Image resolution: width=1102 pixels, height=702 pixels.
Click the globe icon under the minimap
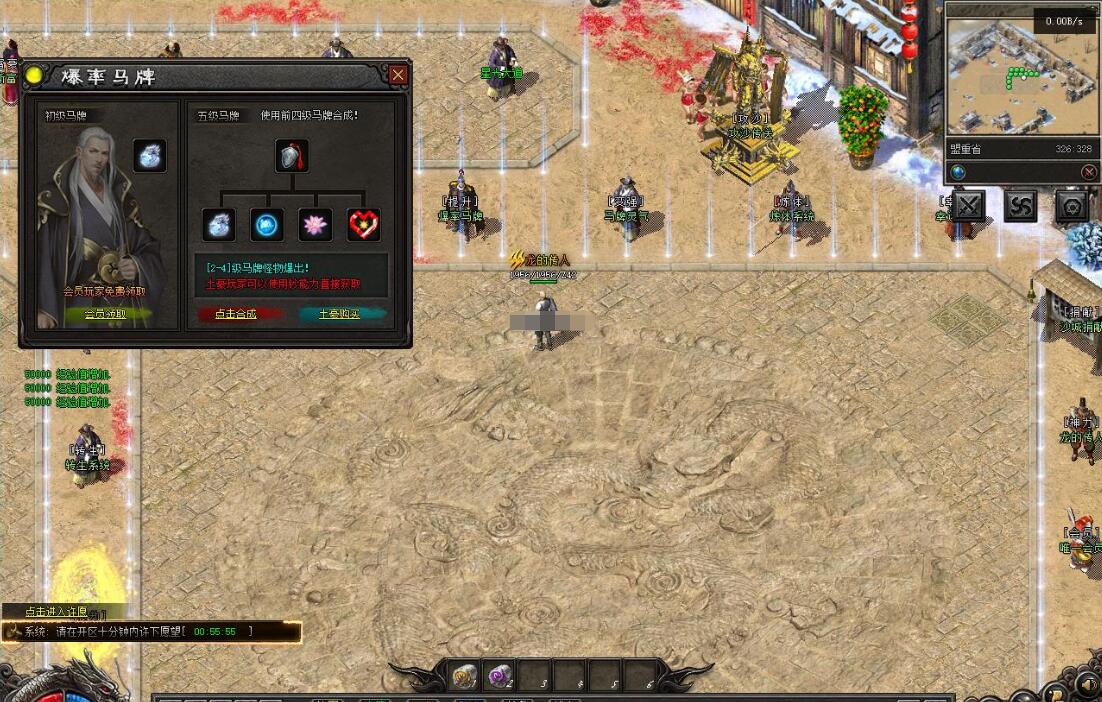tap(958, 172)
